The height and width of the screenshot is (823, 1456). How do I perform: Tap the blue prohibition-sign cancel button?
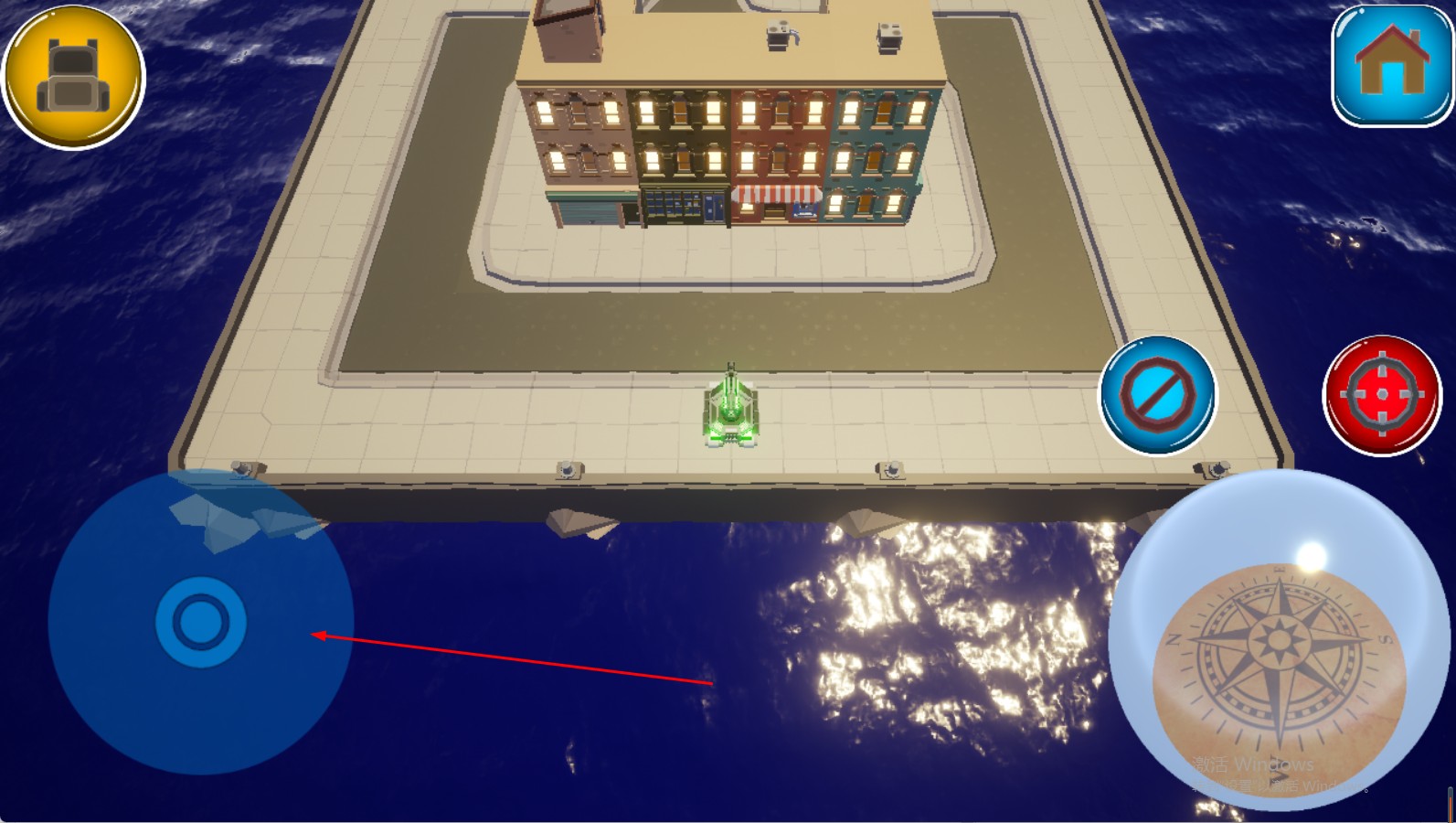1157,395
